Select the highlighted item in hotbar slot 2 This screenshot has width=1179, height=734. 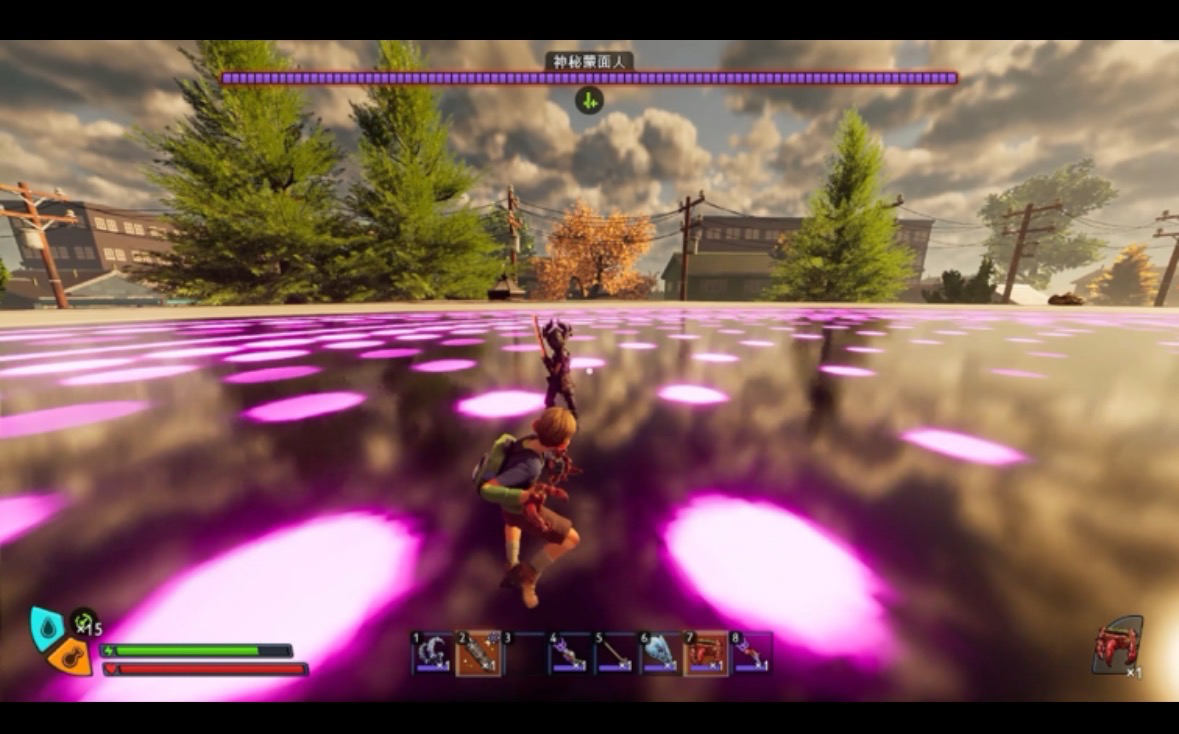(478, 652)
